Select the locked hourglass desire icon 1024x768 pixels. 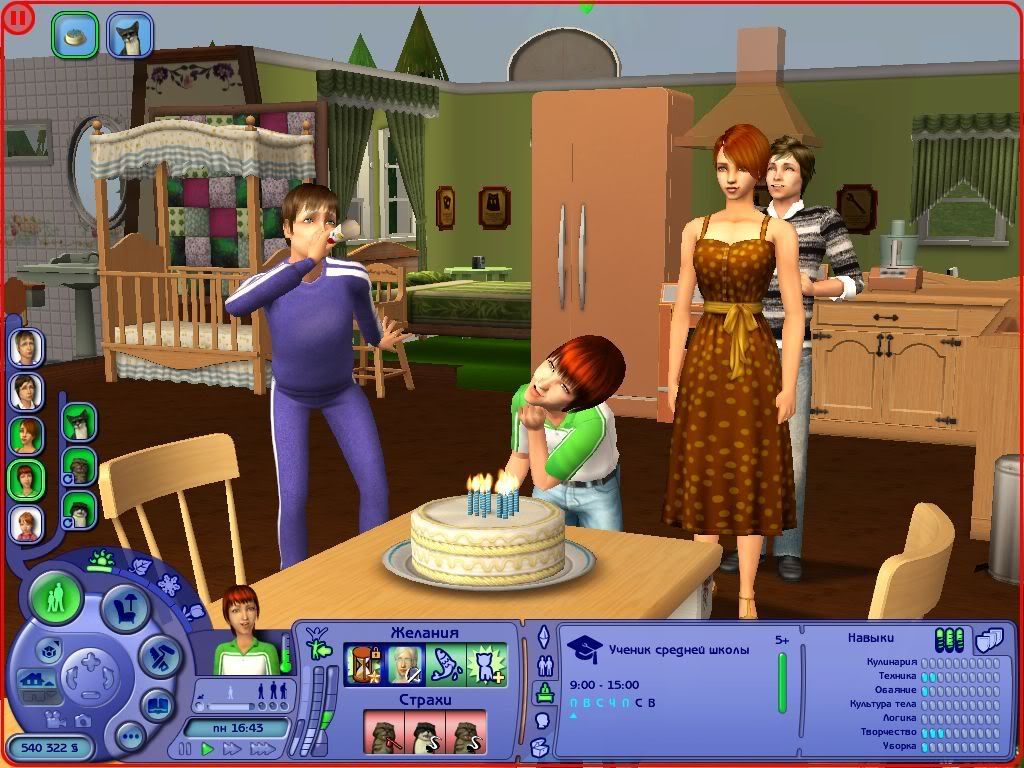(x=363, y=664)
